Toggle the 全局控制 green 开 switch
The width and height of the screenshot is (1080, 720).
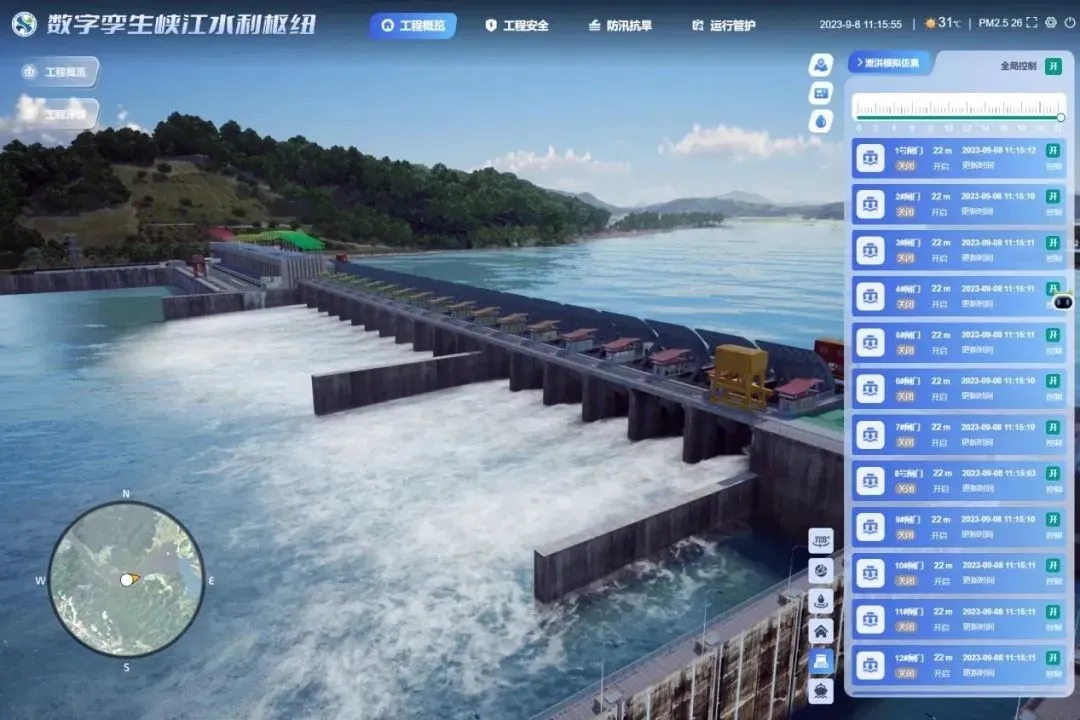point(1053,66)
